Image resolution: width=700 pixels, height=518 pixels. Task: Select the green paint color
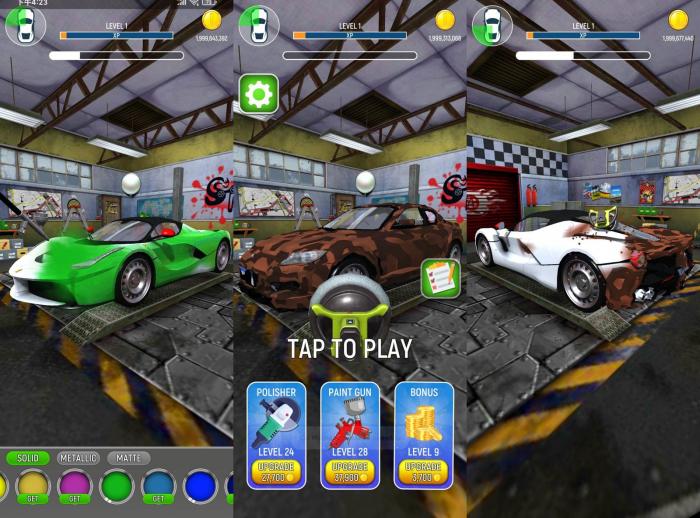[117, 487]
